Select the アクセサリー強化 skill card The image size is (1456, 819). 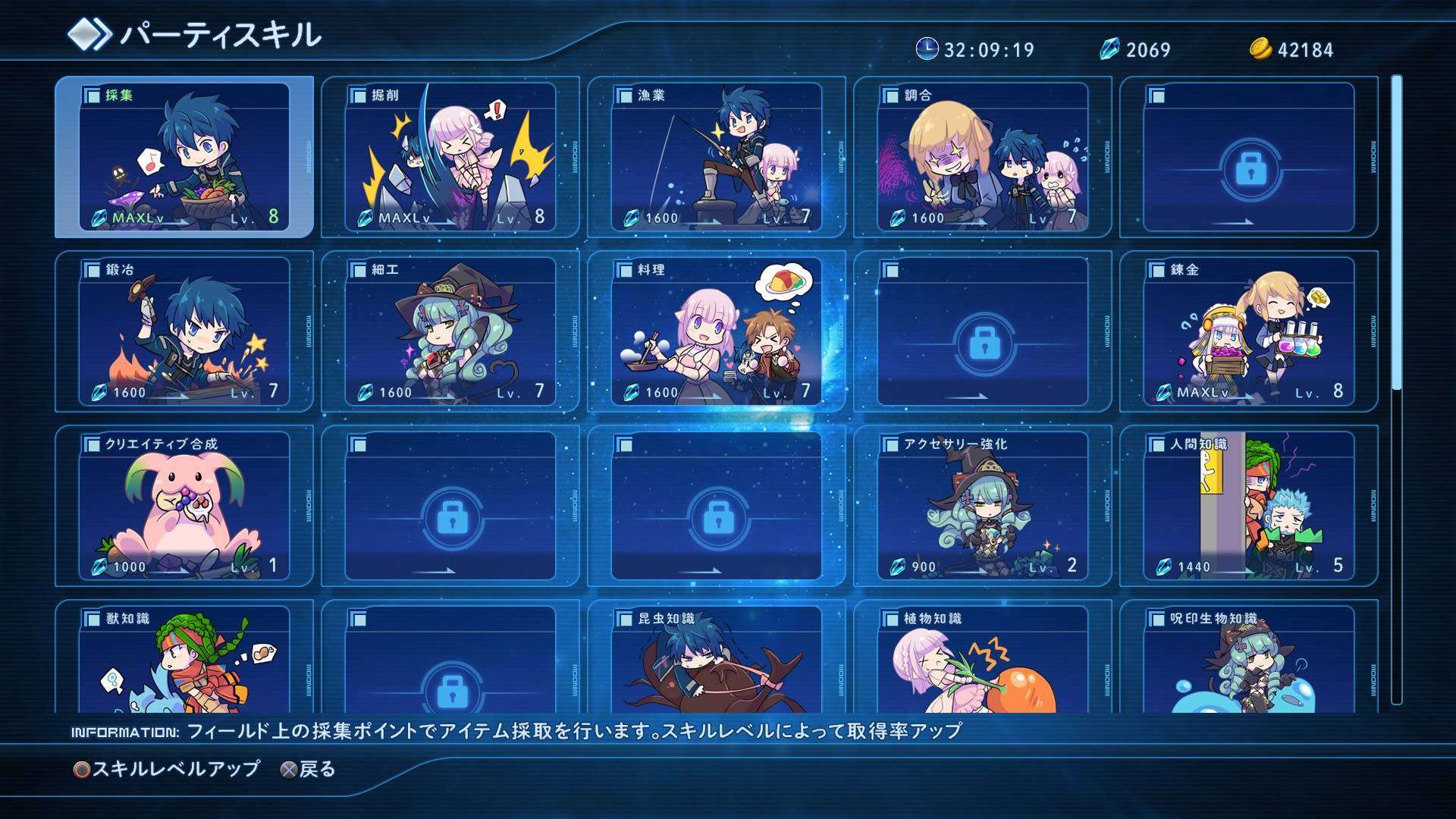pyautogui.click(x=983, y=506)
